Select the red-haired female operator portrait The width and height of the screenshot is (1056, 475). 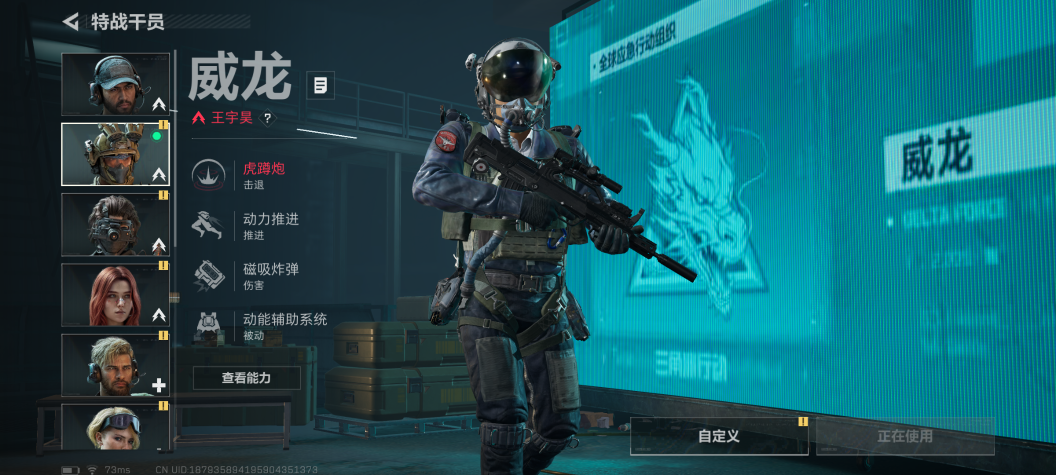tap(115, 294)
